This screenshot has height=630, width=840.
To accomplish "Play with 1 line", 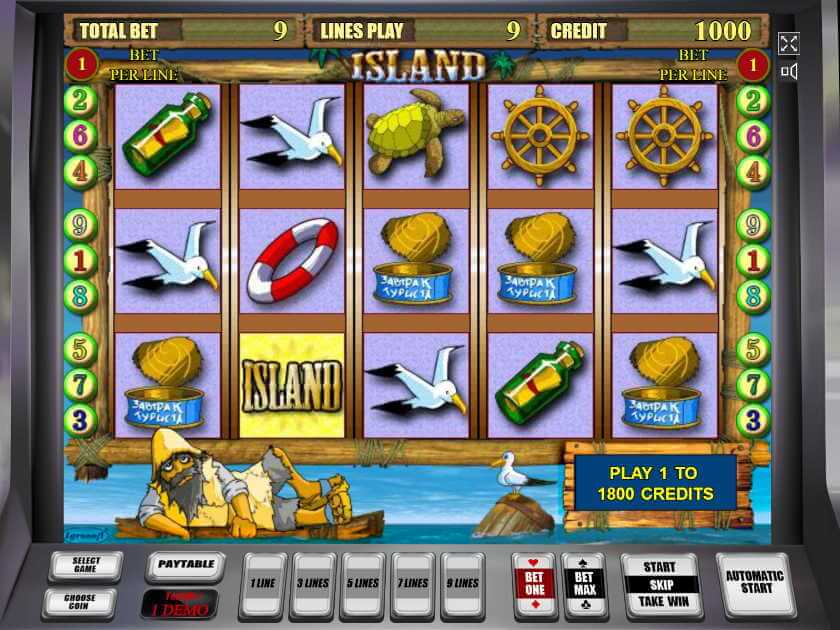I will pyautogui.click(x=262, y=583).
